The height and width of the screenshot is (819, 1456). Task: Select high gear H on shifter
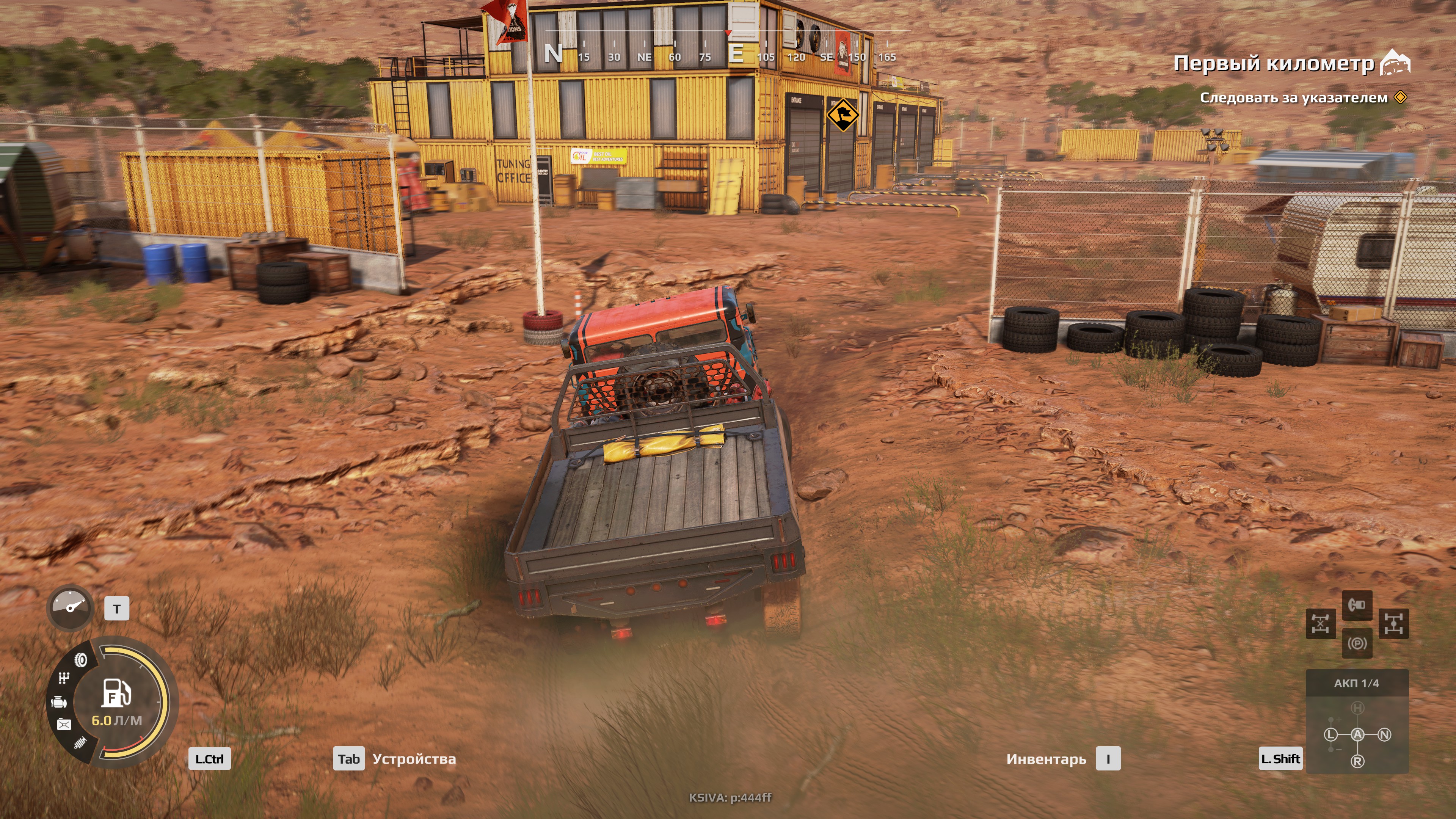point(1357,708)
